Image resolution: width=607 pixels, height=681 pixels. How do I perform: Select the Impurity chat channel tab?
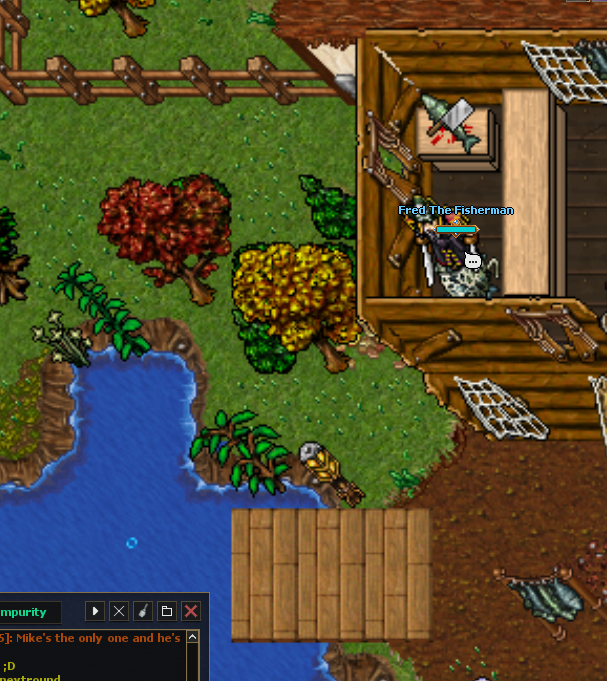28,612
